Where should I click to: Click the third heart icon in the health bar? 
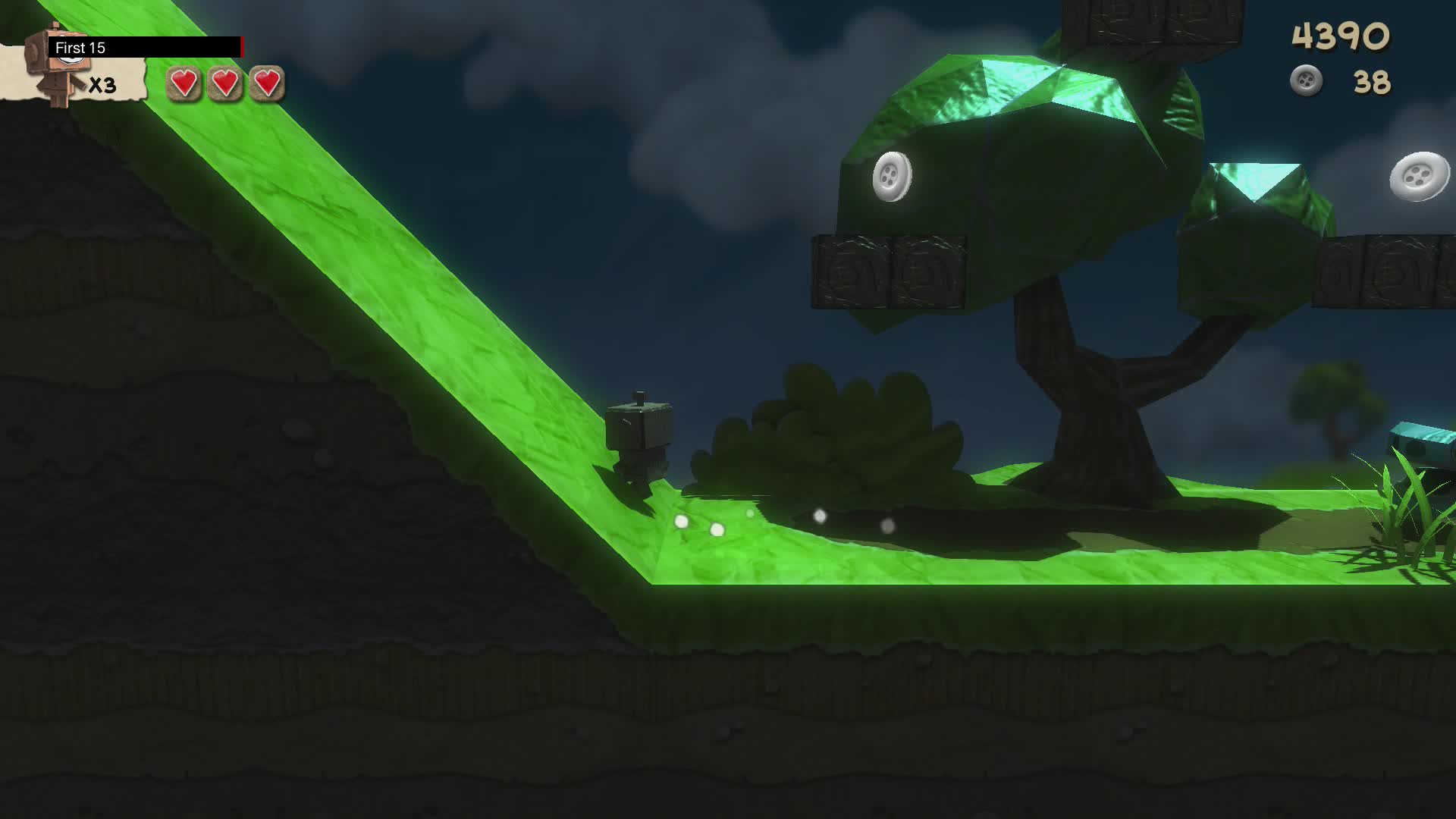[x=267, y=83]
